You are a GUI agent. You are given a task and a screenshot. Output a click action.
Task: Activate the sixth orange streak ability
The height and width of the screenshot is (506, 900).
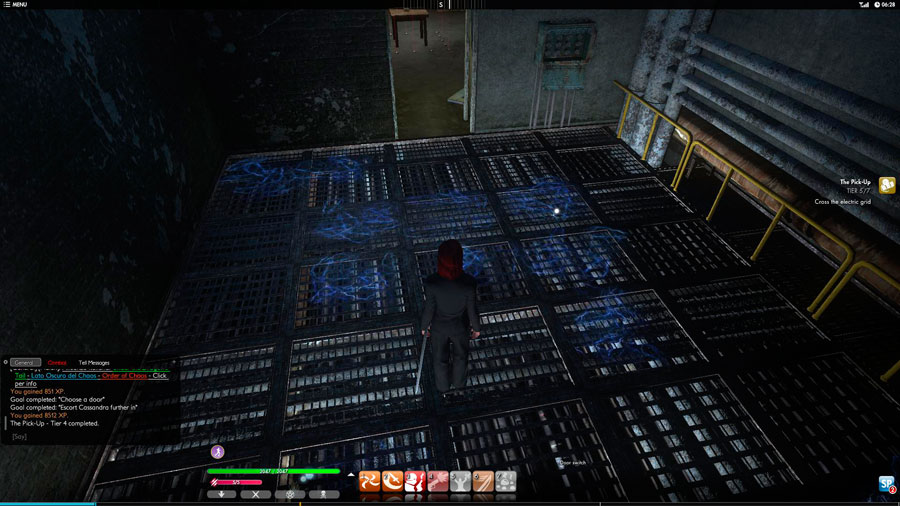[484, 482]
